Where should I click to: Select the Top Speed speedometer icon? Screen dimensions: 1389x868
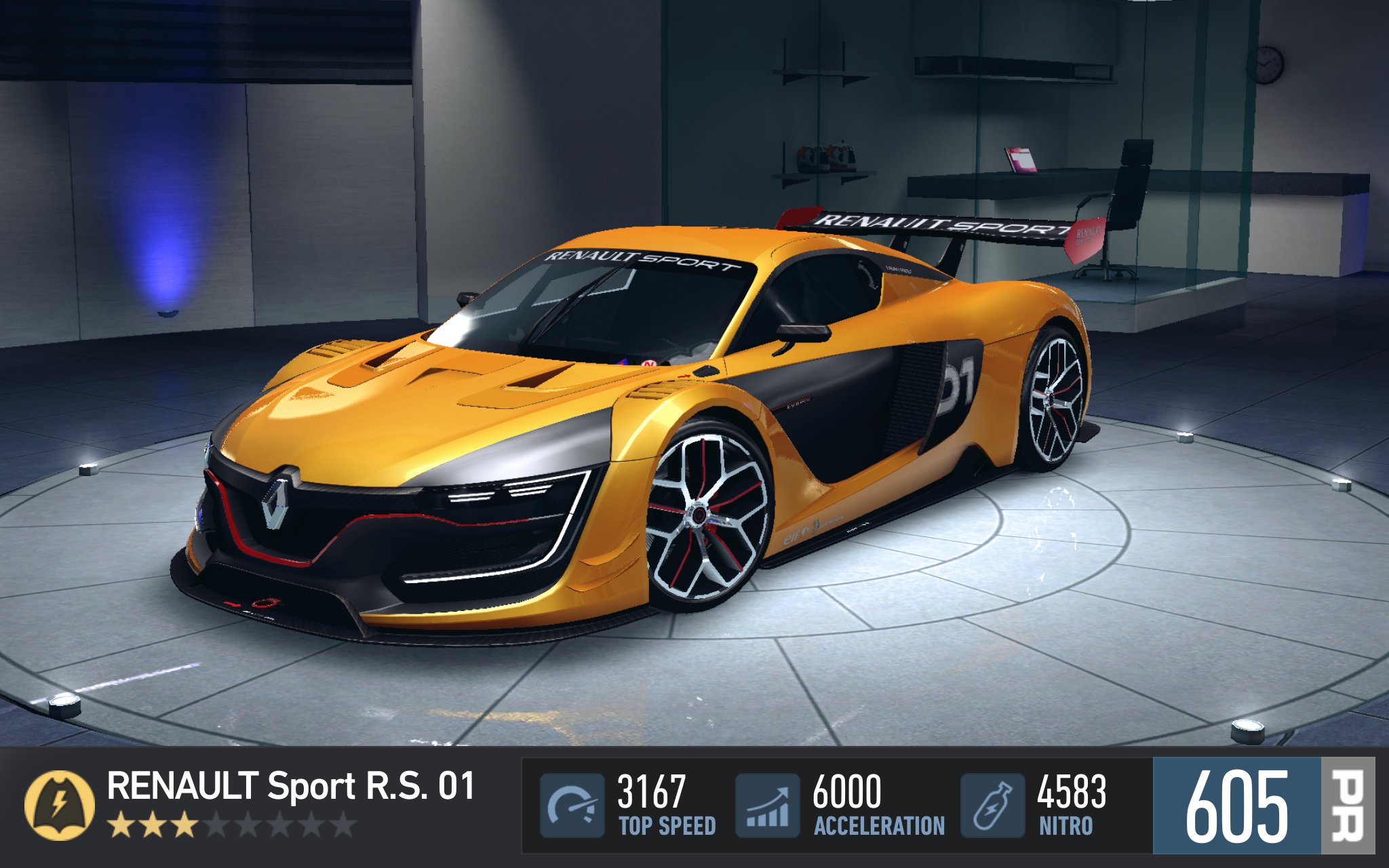[x=572, y=806]
